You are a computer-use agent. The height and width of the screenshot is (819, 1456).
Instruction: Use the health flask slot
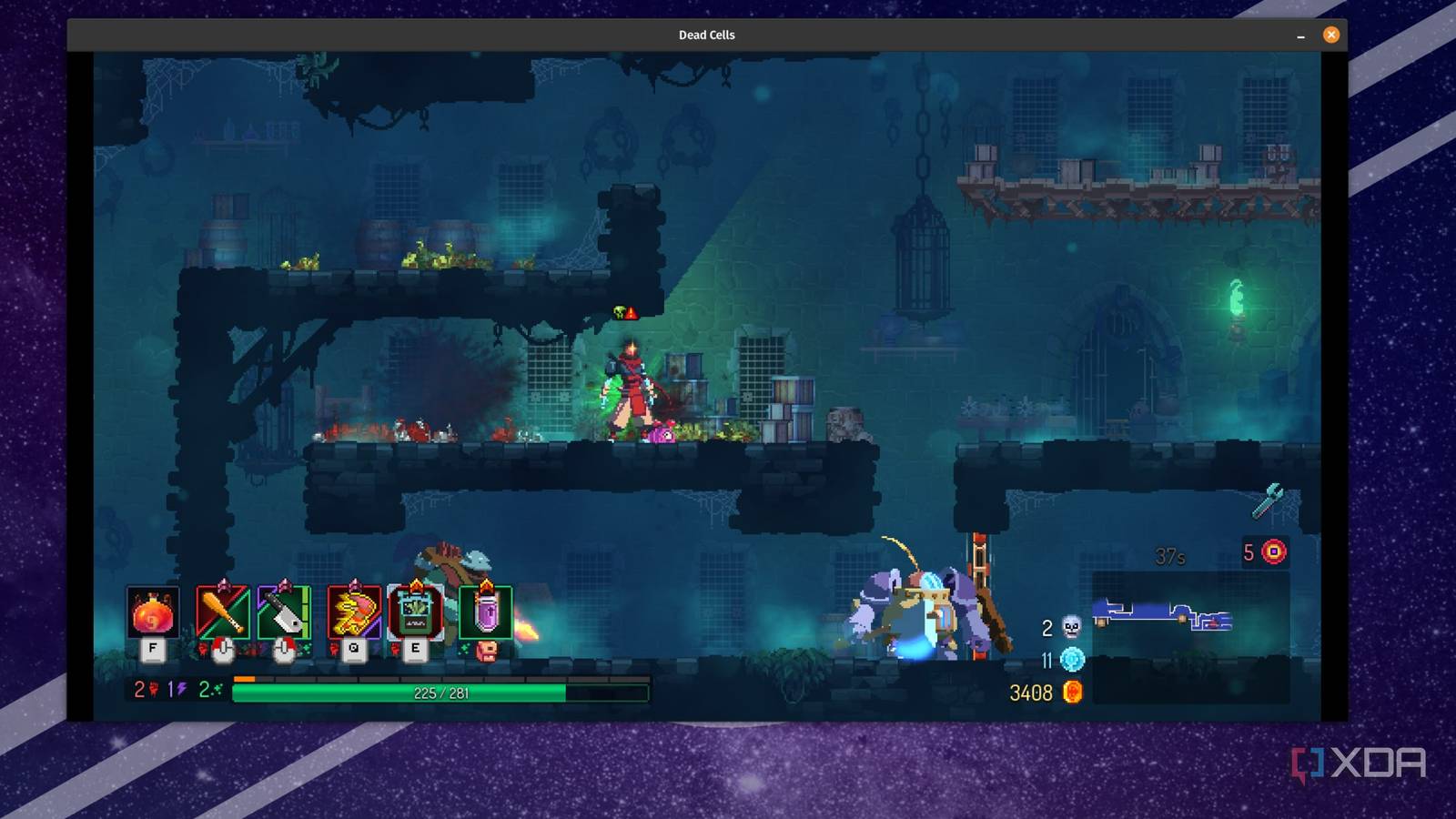point(153,613)
